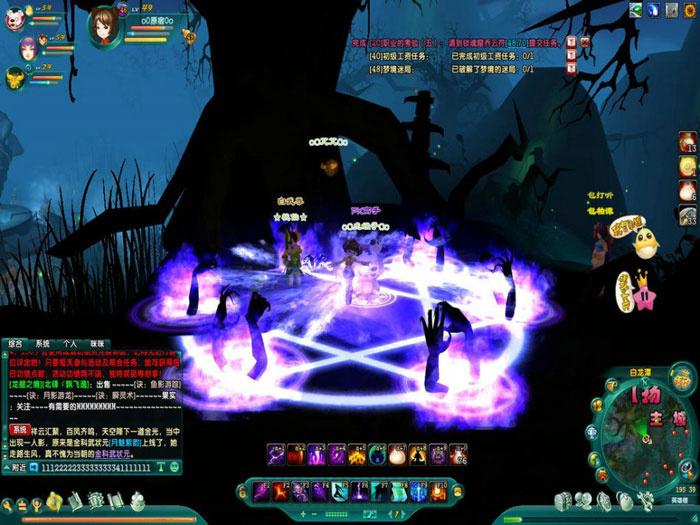Select the 个人 chat tab

point(69,343)
